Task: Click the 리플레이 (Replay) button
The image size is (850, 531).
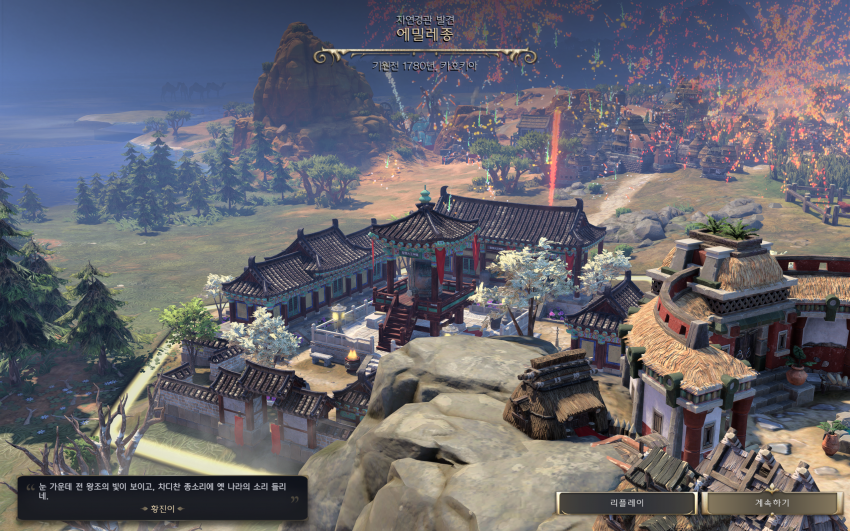Action: pyautogui.click(x=627, y=503)
